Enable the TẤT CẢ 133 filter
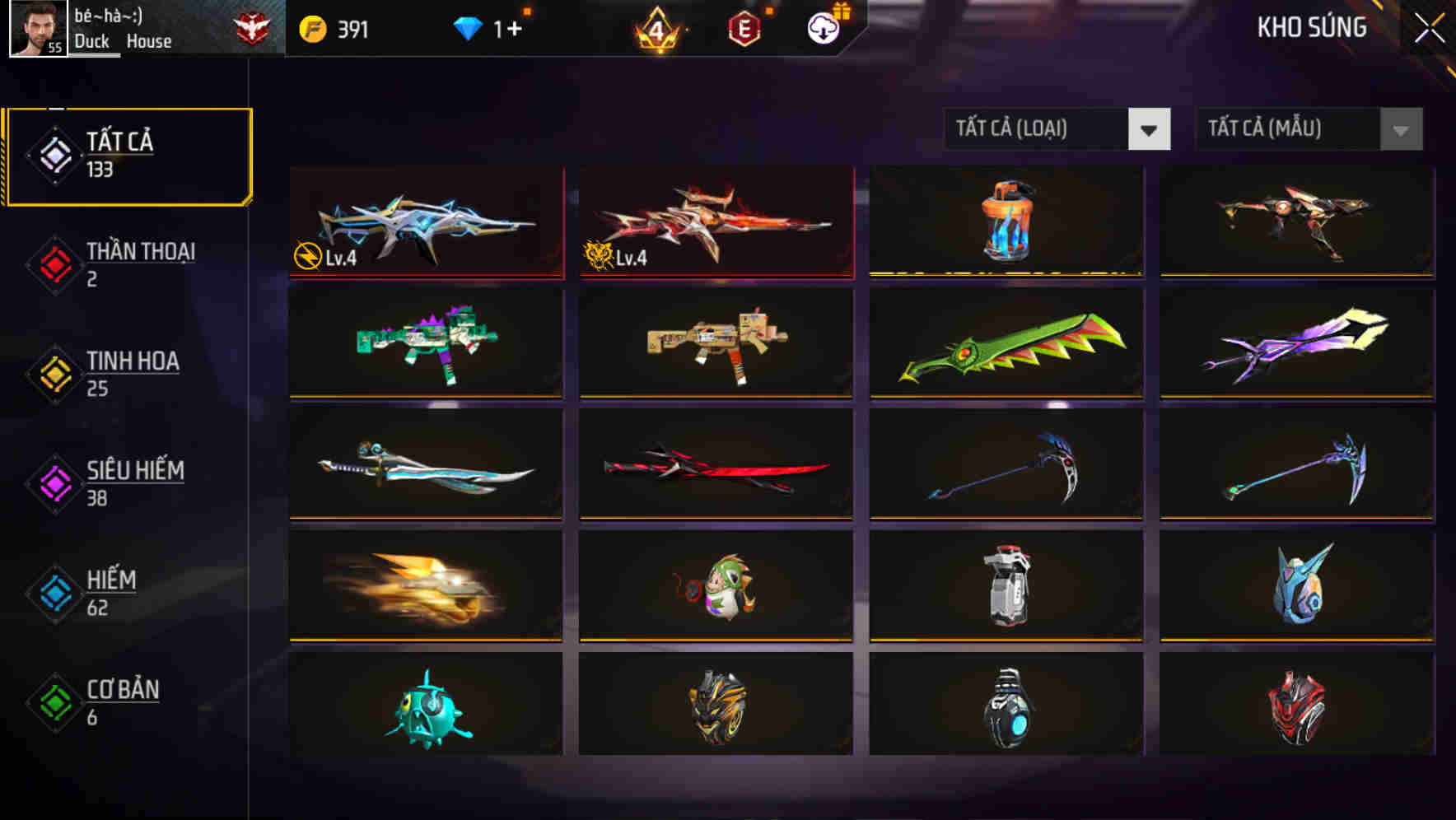Screen dimensions: 1456x820 (x=128, y=153)
